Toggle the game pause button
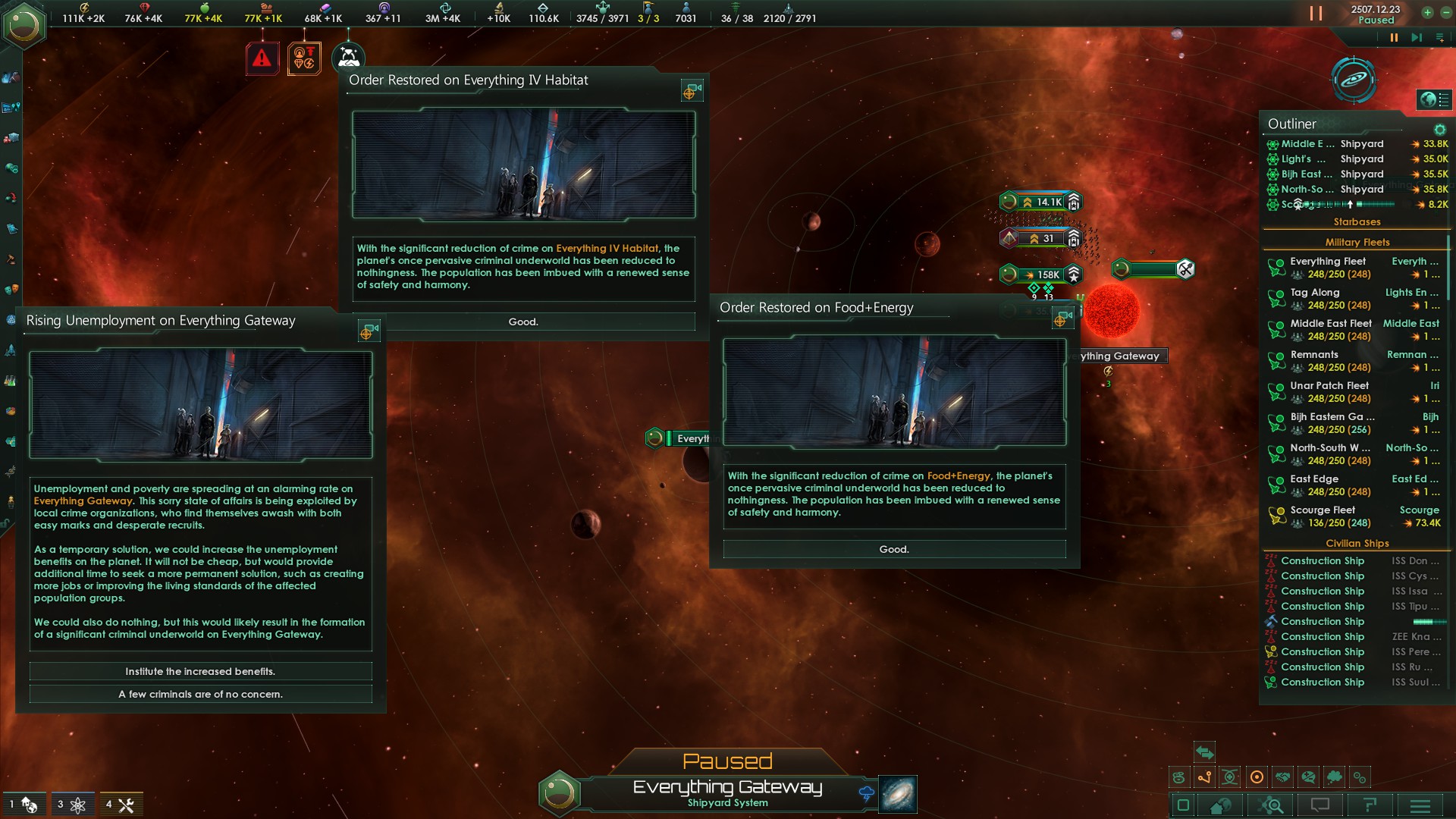The height and width of the screenshot is (819, 1456). [x=1393, y=38]
